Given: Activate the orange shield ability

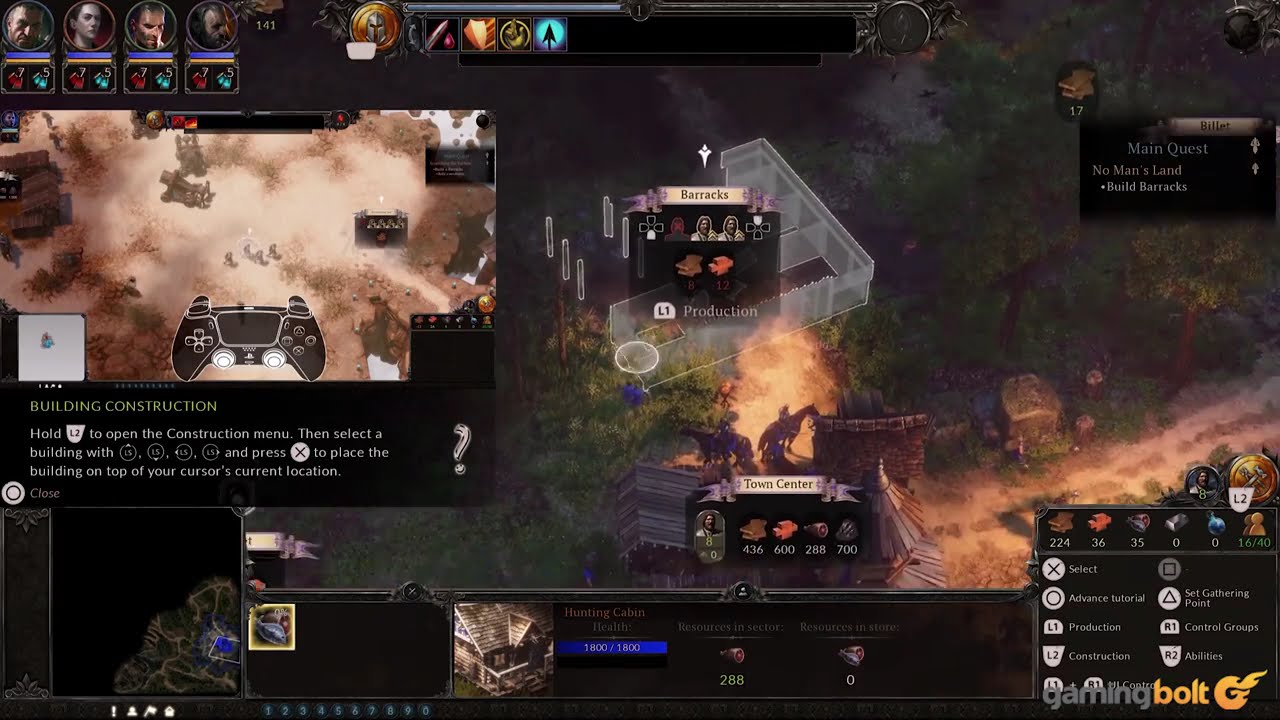Looking at the screenshot, I should (478, 35).
